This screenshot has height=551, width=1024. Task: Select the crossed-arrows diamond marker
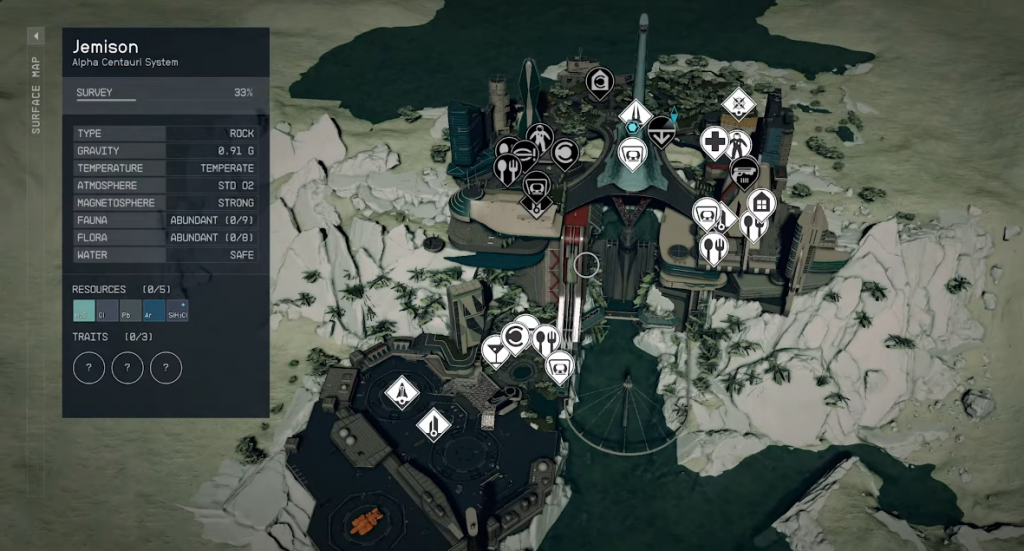738,102
